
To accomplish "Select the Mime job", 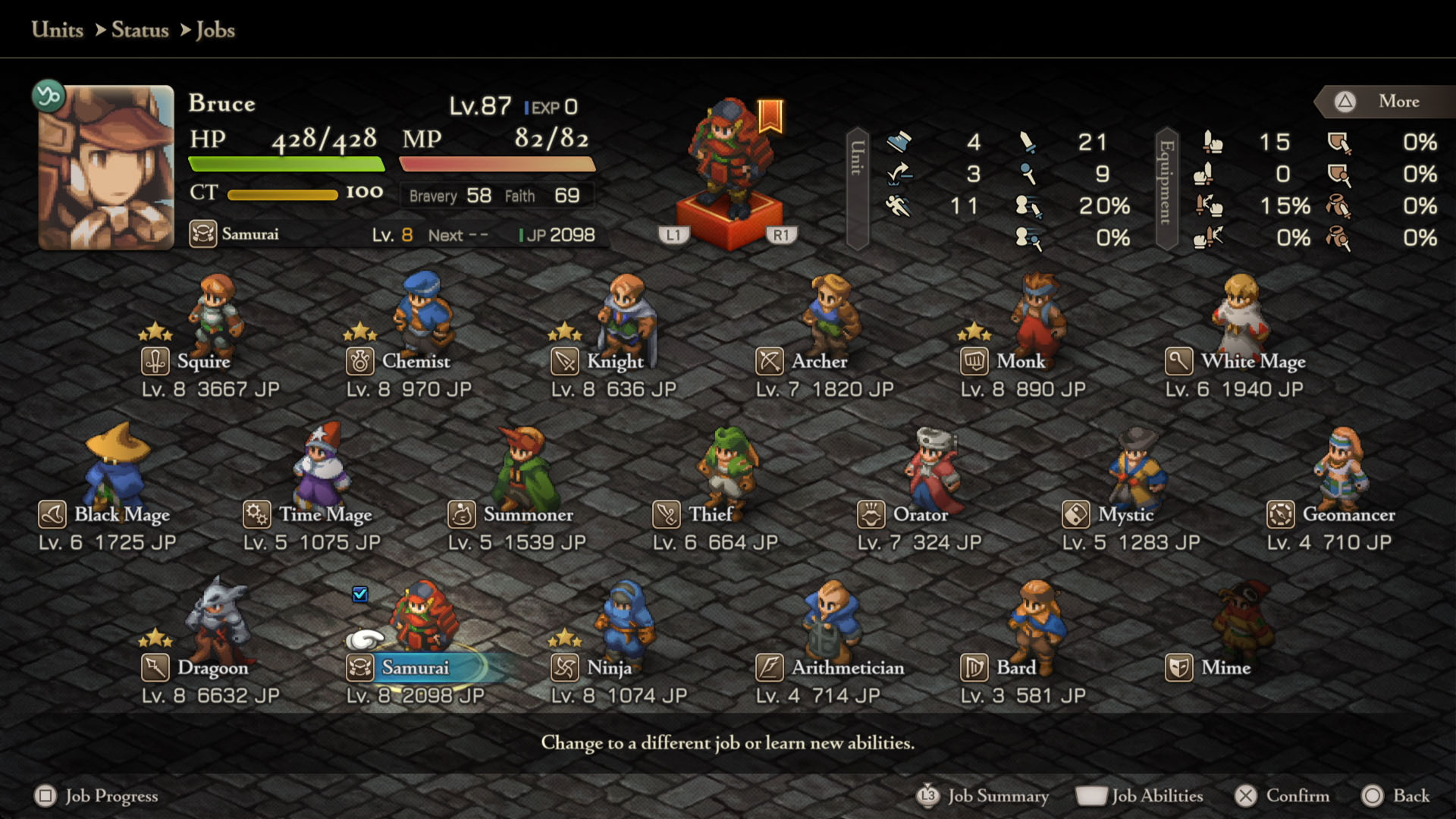I will [x=1225, y=668].
